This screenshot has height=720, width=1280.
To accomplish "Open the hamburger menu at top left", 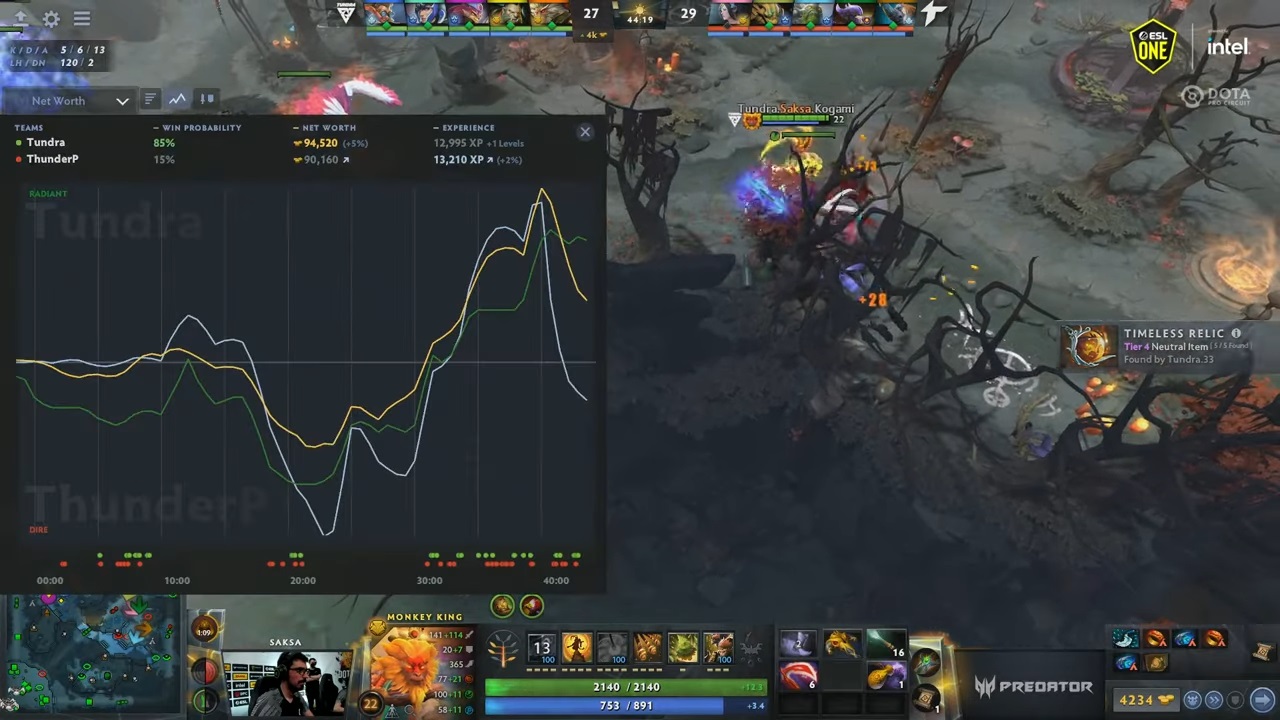I will [x=82, y=19].
